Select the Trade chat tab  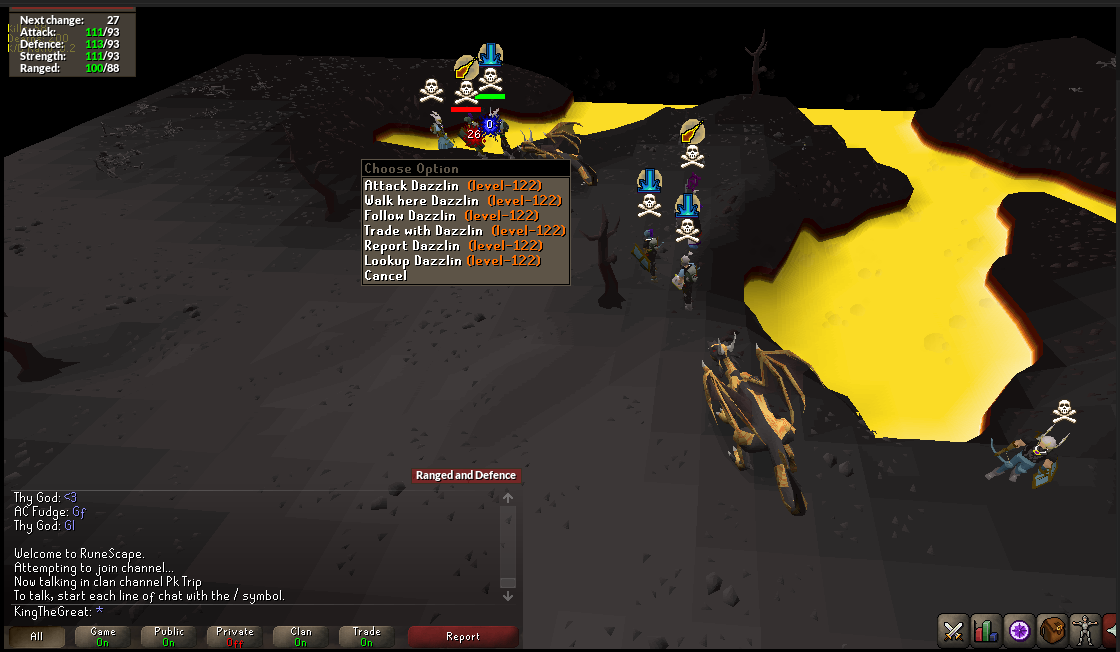(367, 637)
